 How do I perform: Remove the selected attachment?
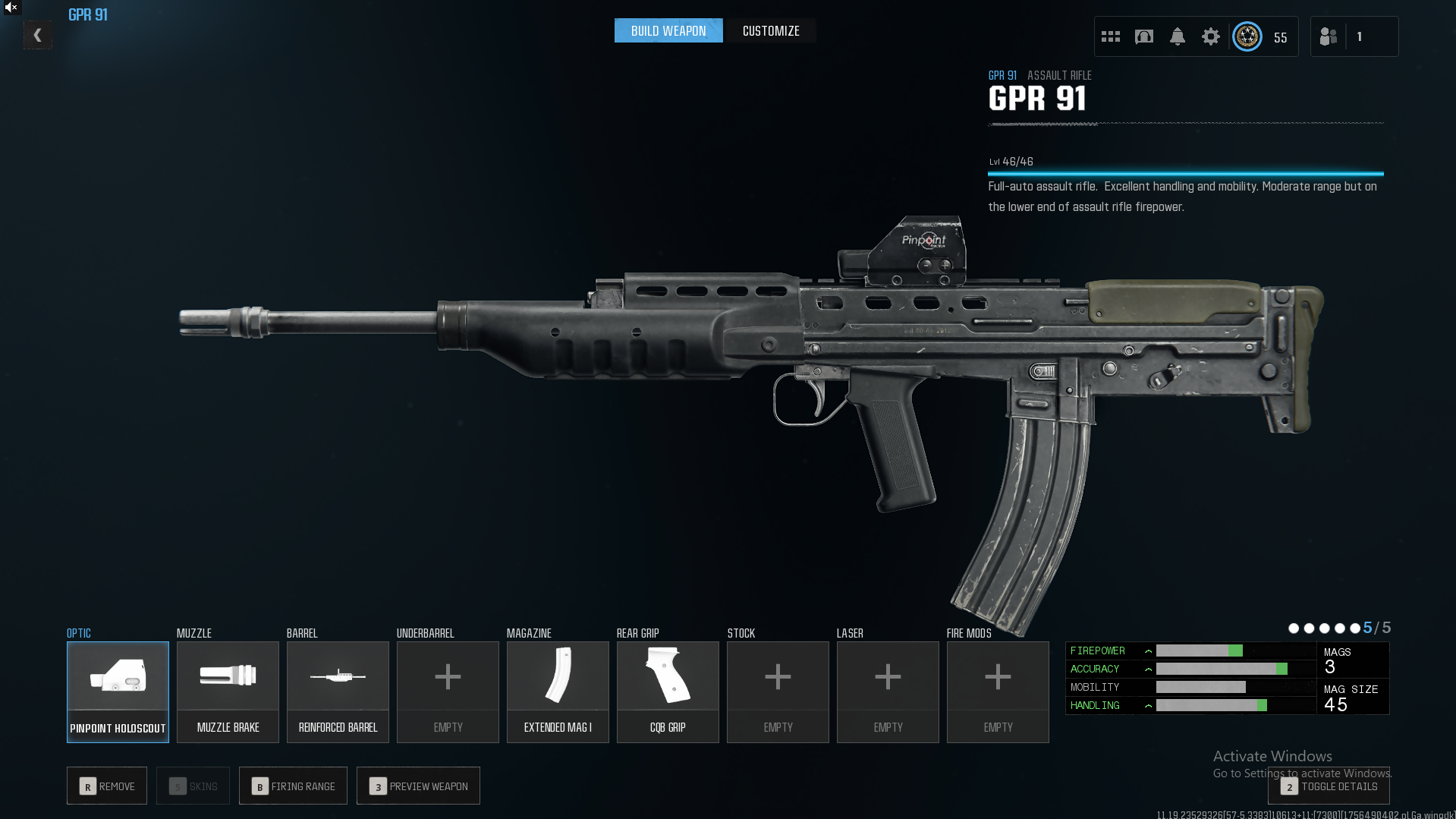click(107, 786)
